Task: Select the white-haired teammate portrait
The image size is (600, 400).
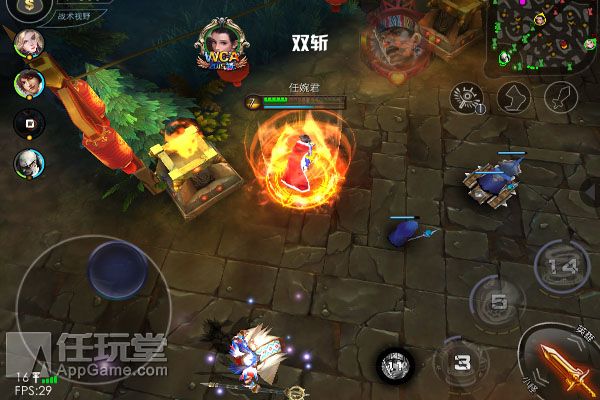Action: click(x=29, y=162)
